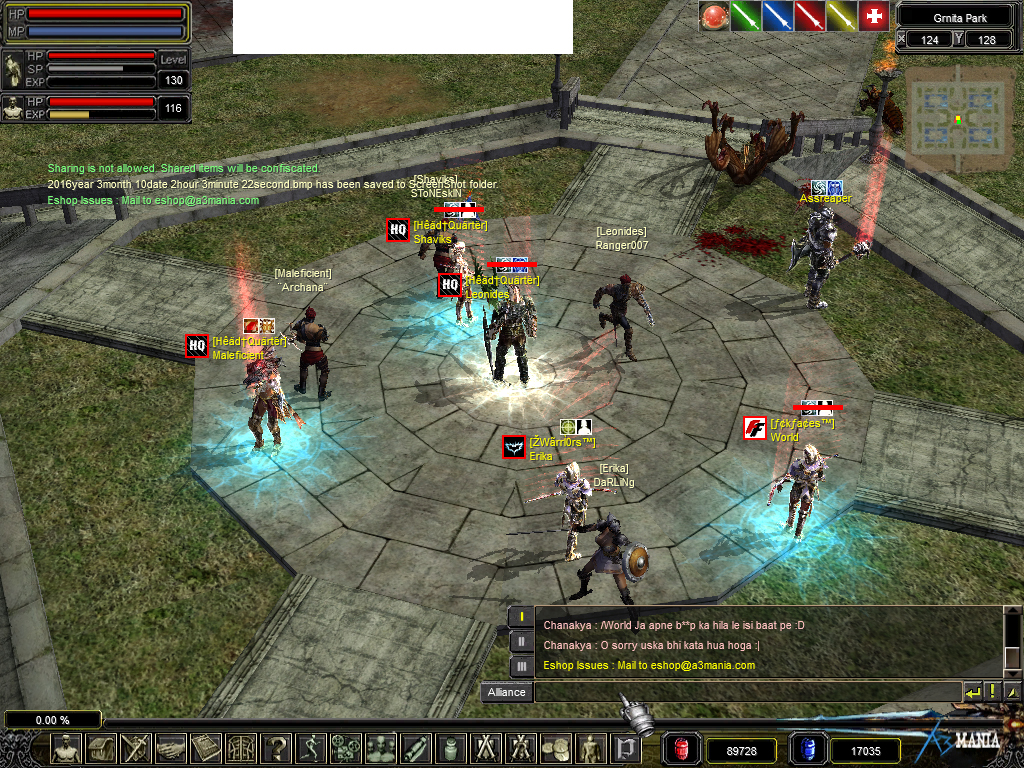Open the character figure toolbar button
1024x768 pixels.
pyautogui.click(x=67, y=747)
